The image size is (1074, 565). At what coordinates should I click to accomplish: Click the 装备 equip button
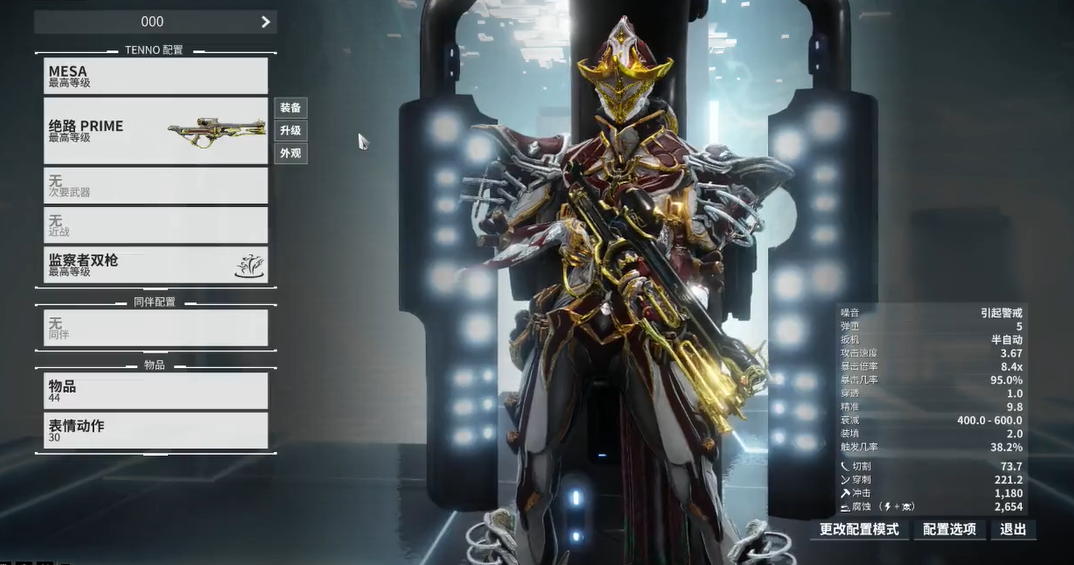click(291, 108)
